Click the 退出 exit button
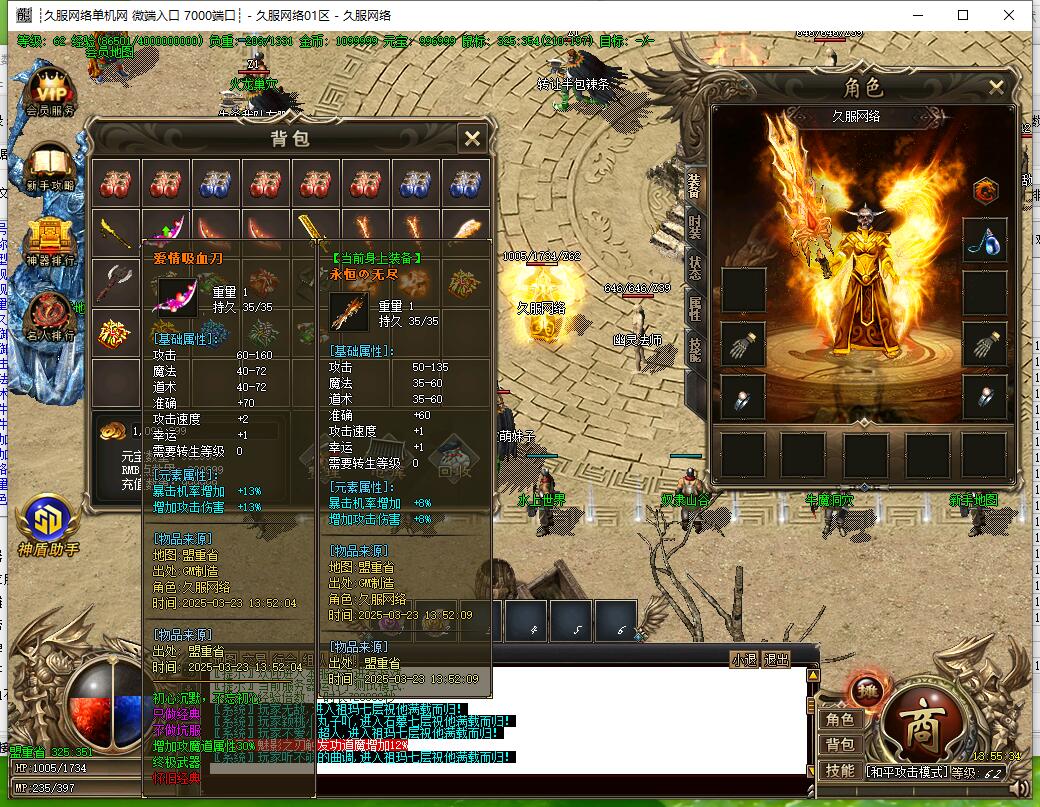Screen dimensions: 1040x807 coord(776,659)
